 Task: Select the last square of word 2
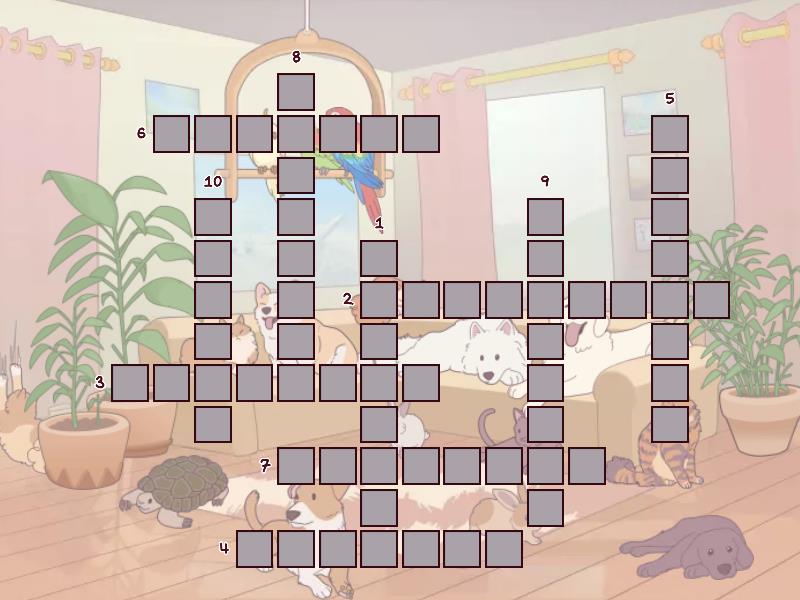[711, 300]
